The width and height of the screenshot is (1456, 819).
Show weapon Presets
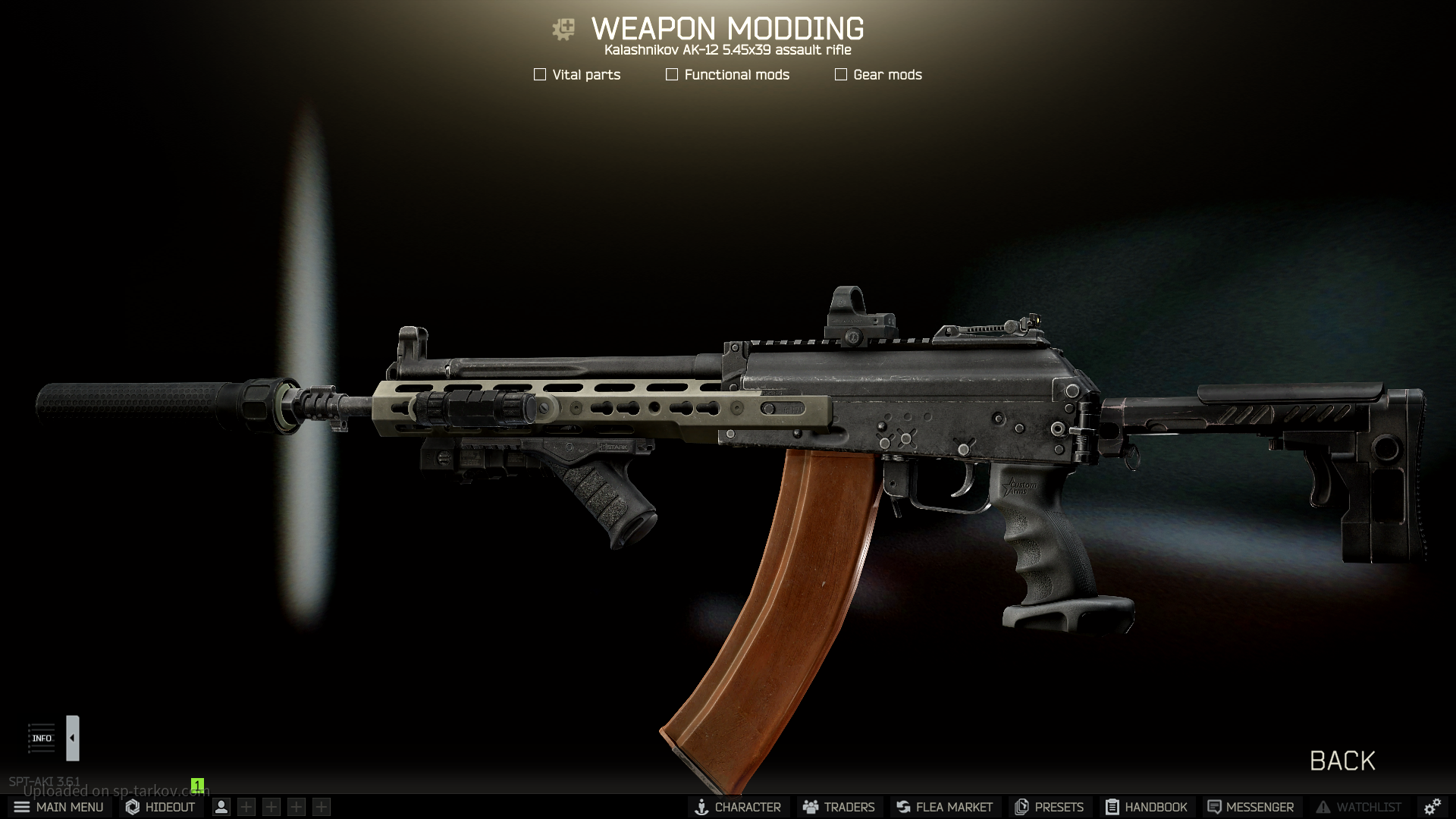[x=1049, y=807]
